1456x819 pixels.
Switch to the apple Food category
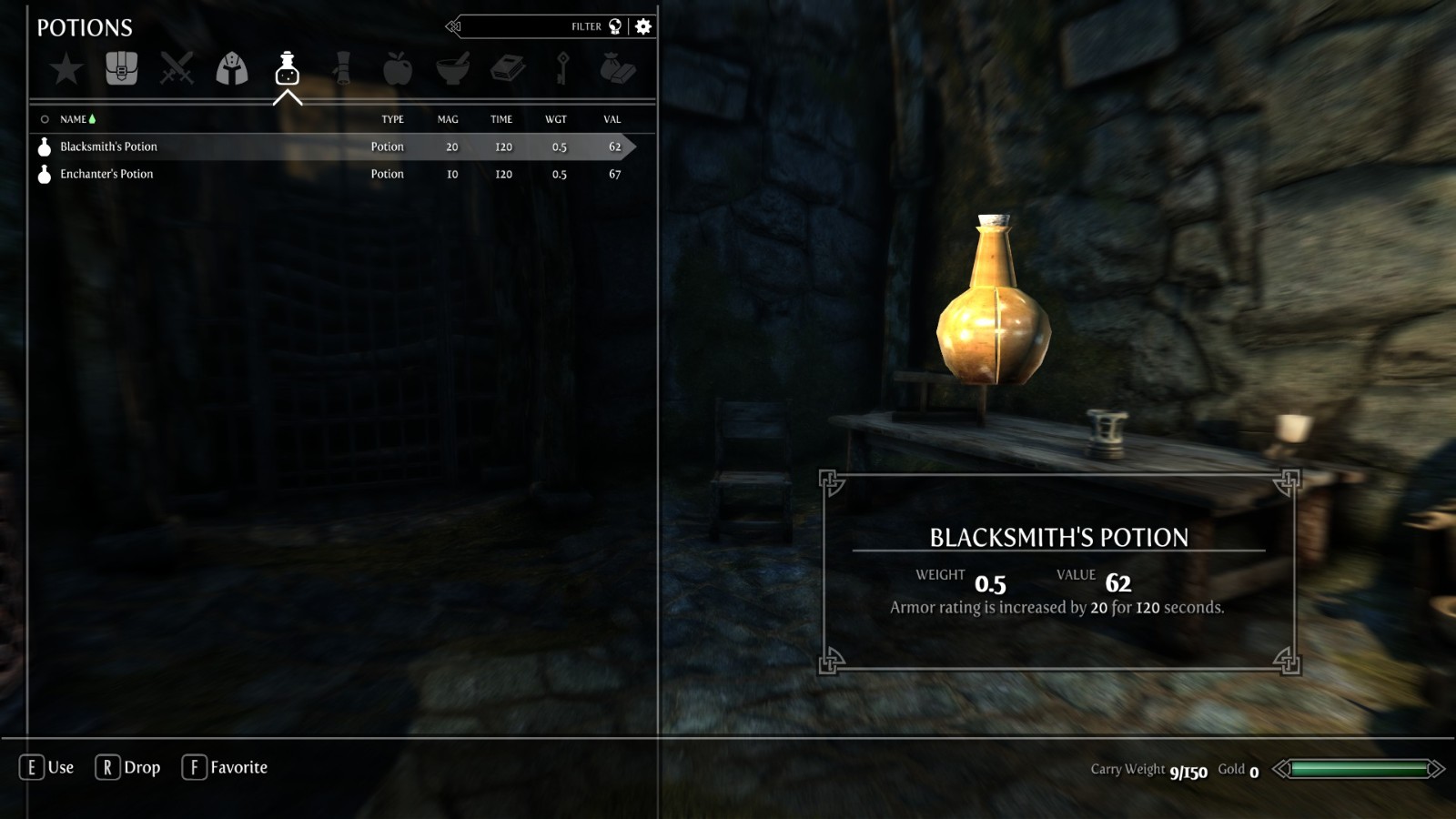398,68
